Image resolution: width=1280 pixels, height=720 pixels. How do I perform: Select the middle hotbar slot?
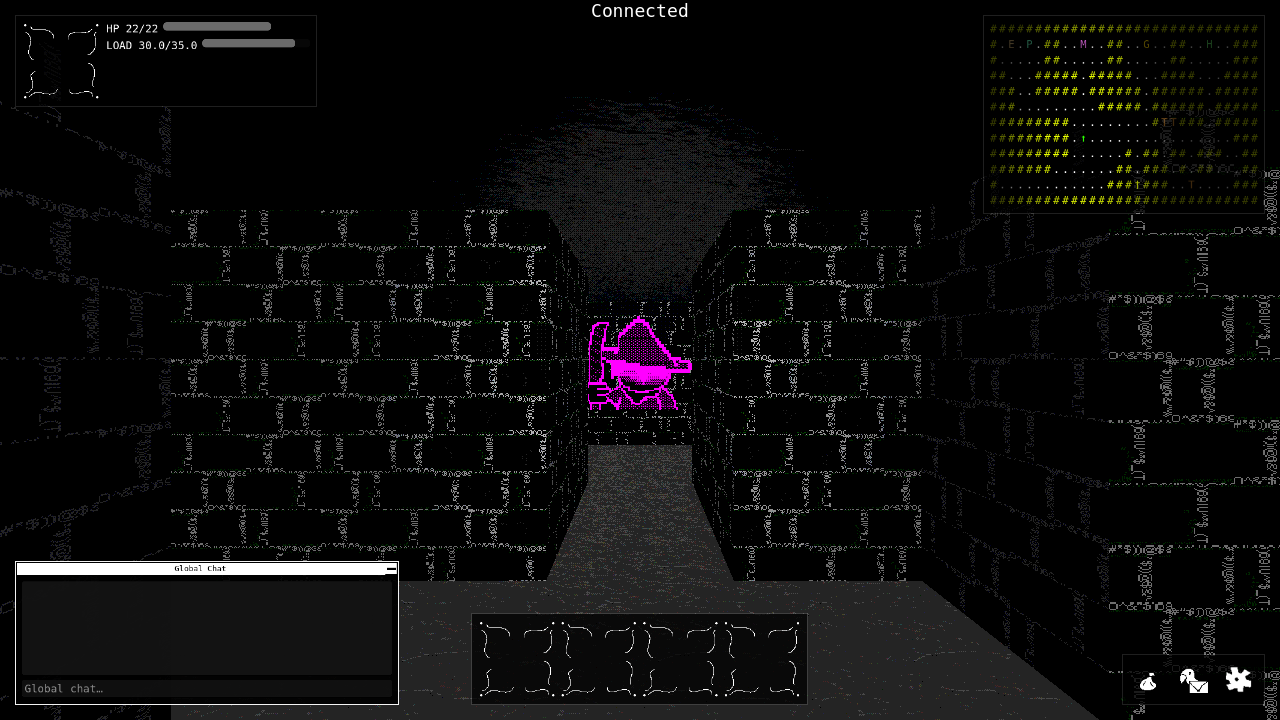click(x=639, y=658)
